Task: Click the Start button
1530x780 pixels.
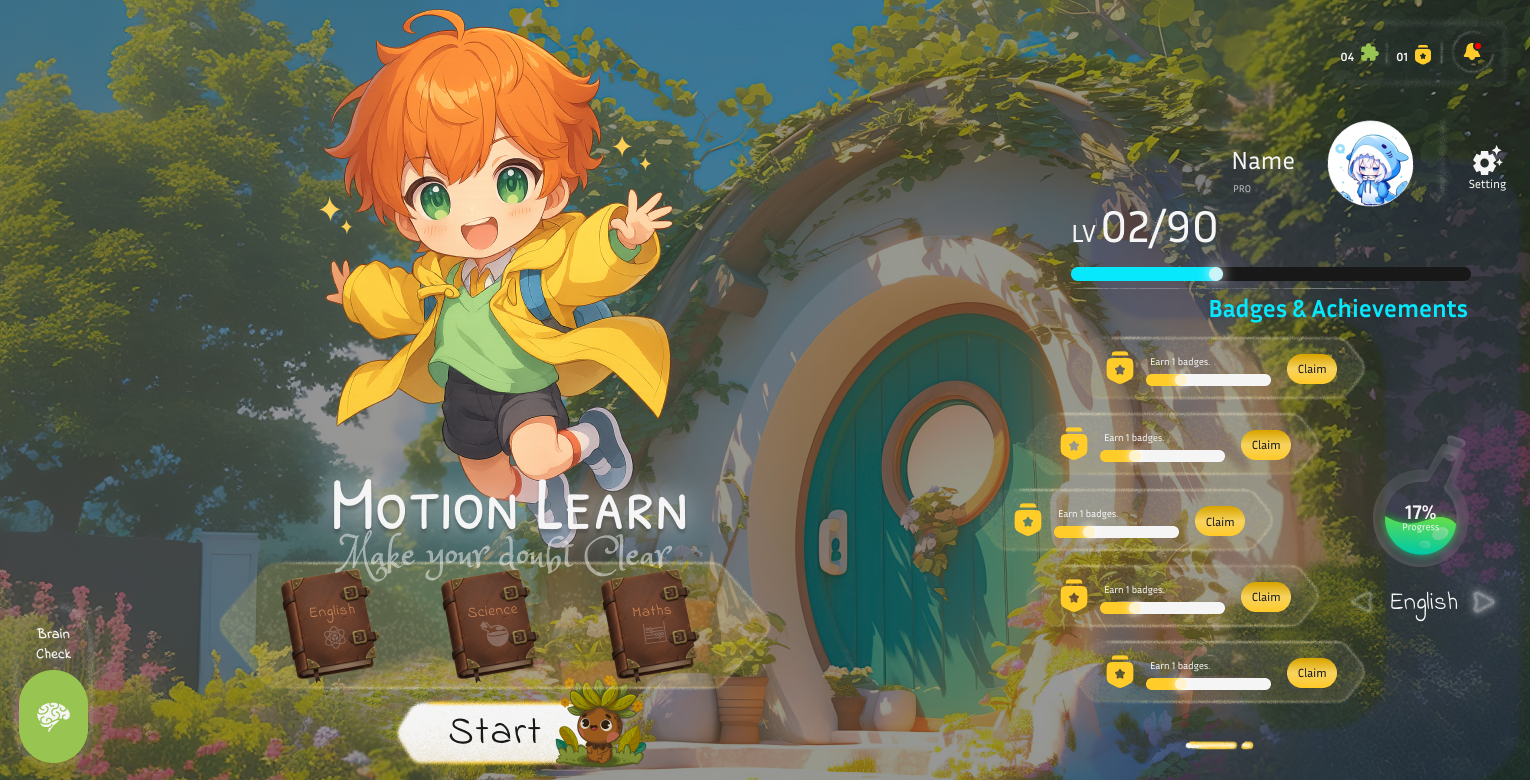Action: (494, 732)
